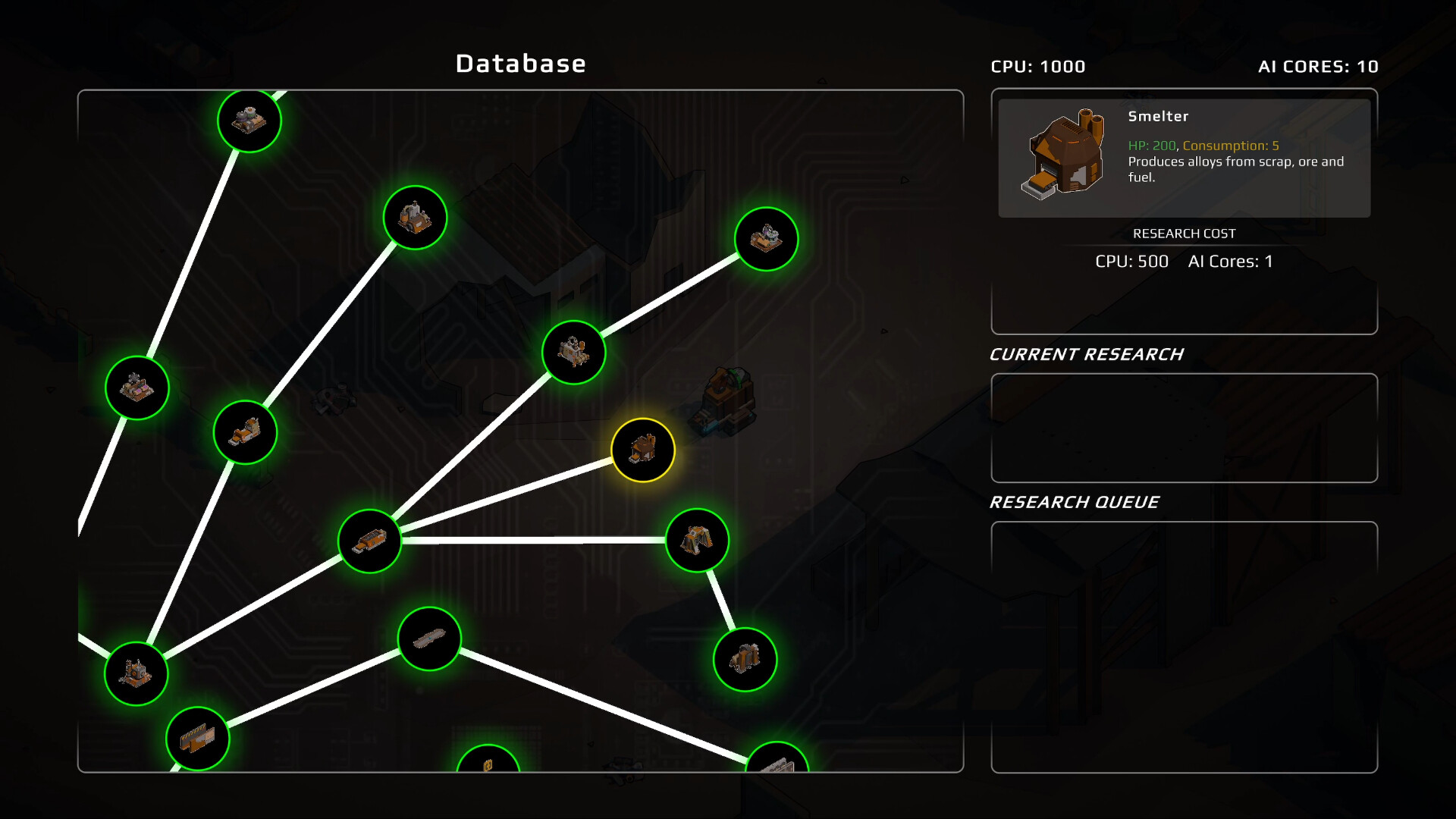Click the bridge-segment node below center
This screenshot has width=1456, height=819.
(x=428, y=639)
